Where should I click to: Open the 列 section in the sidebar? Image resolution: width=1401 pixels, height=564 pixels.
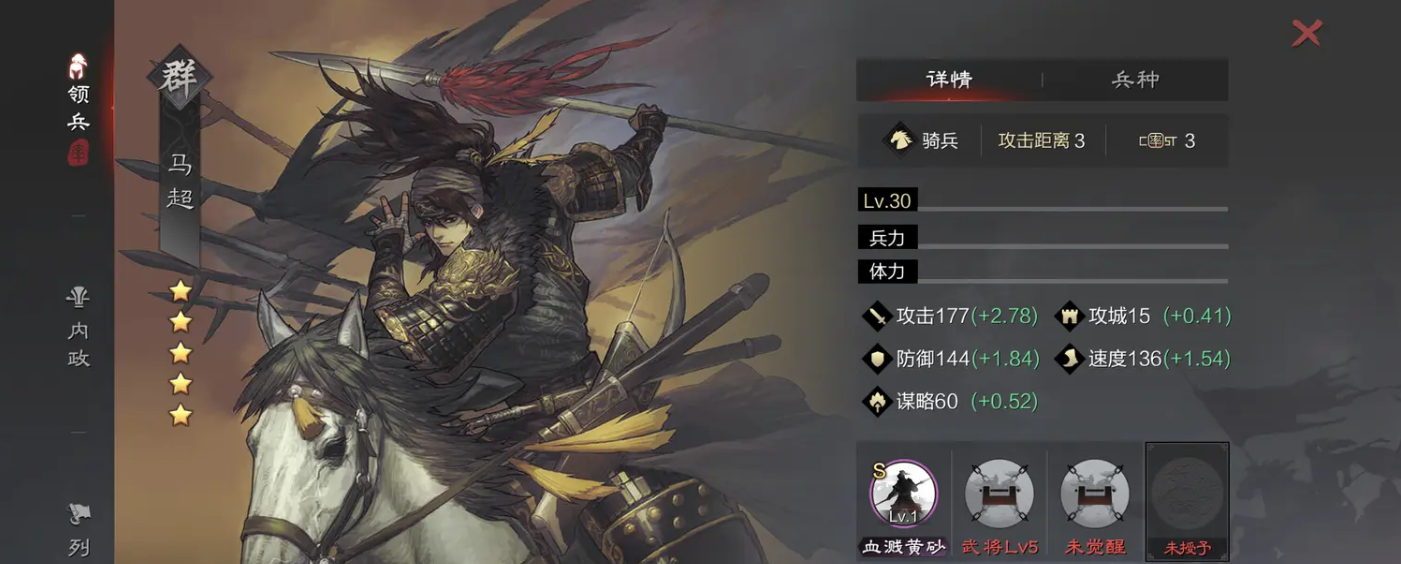pos(78,530)
